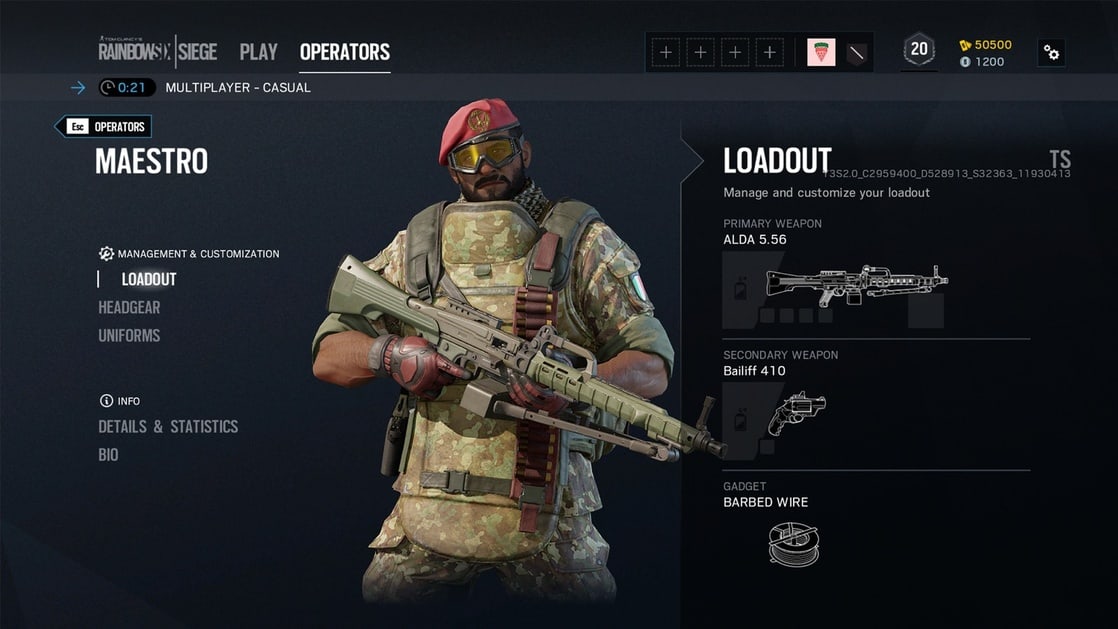Click the Renown currency balance
This screenshot has width=1118, height=629.
985,45
